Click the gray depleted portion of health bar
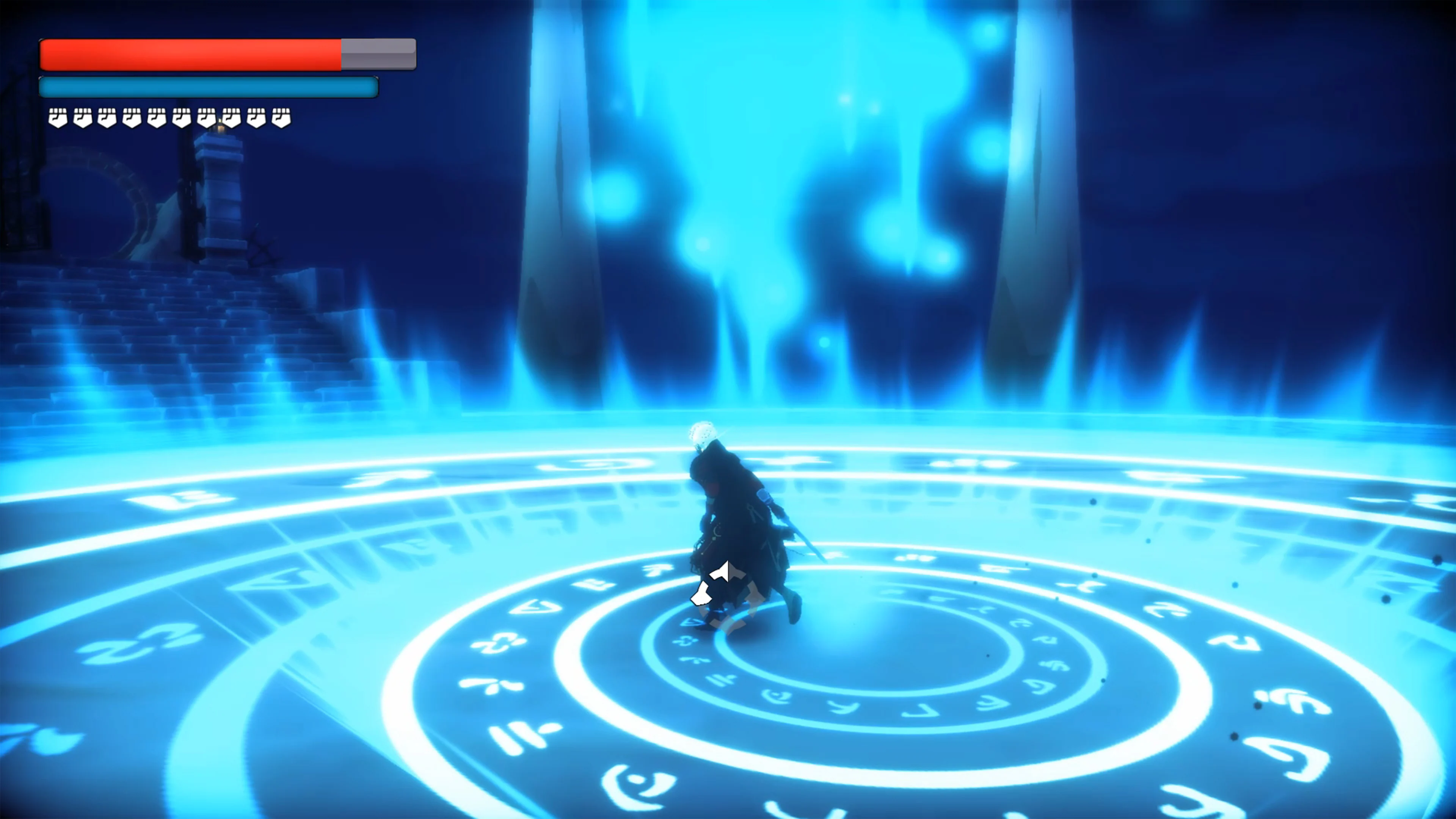Image resolution: width=1456 pixels, height=819 pixels. pyautogui.click(x=379, y=54)
